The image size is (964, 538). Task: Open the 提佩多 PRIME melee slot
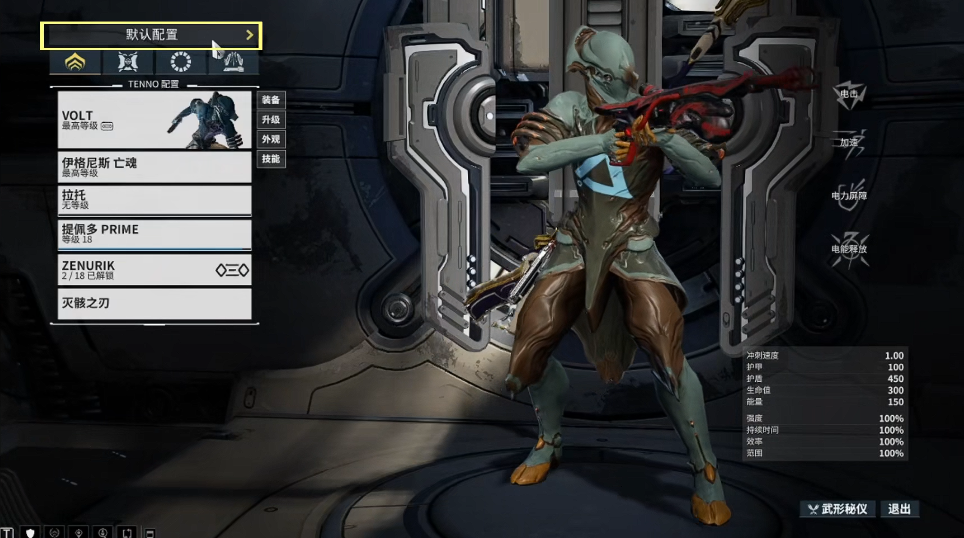(x=155, y=234)
